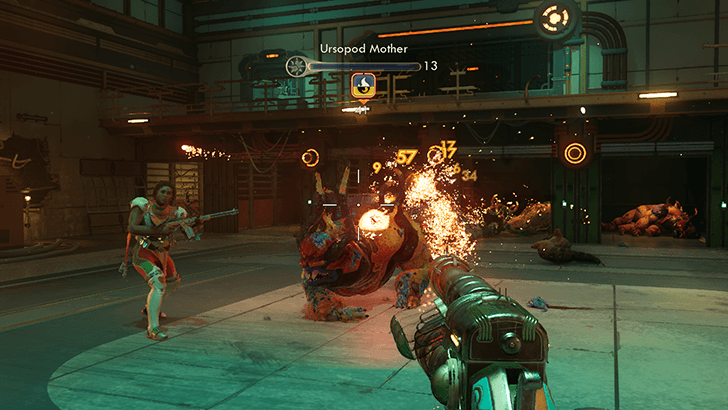Viewport: 728px width, 410px height.
Task: Click the round emblem beside Ursopod Mother's health bar
Action: [297, 66]
